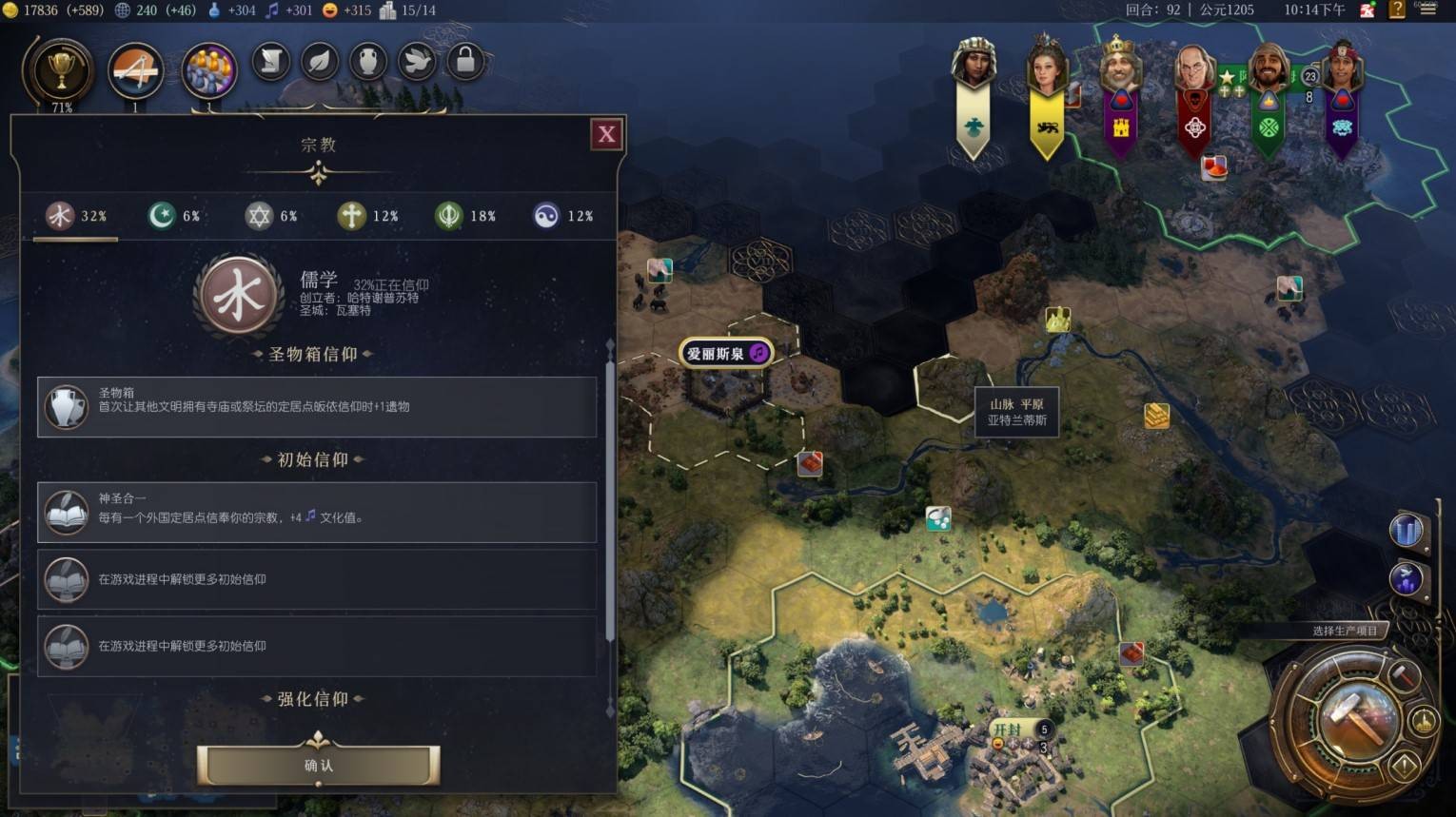The width and height of the screenshot is (1456, 817).
Task: Confirm with the 确认 button
Action: 318,765
